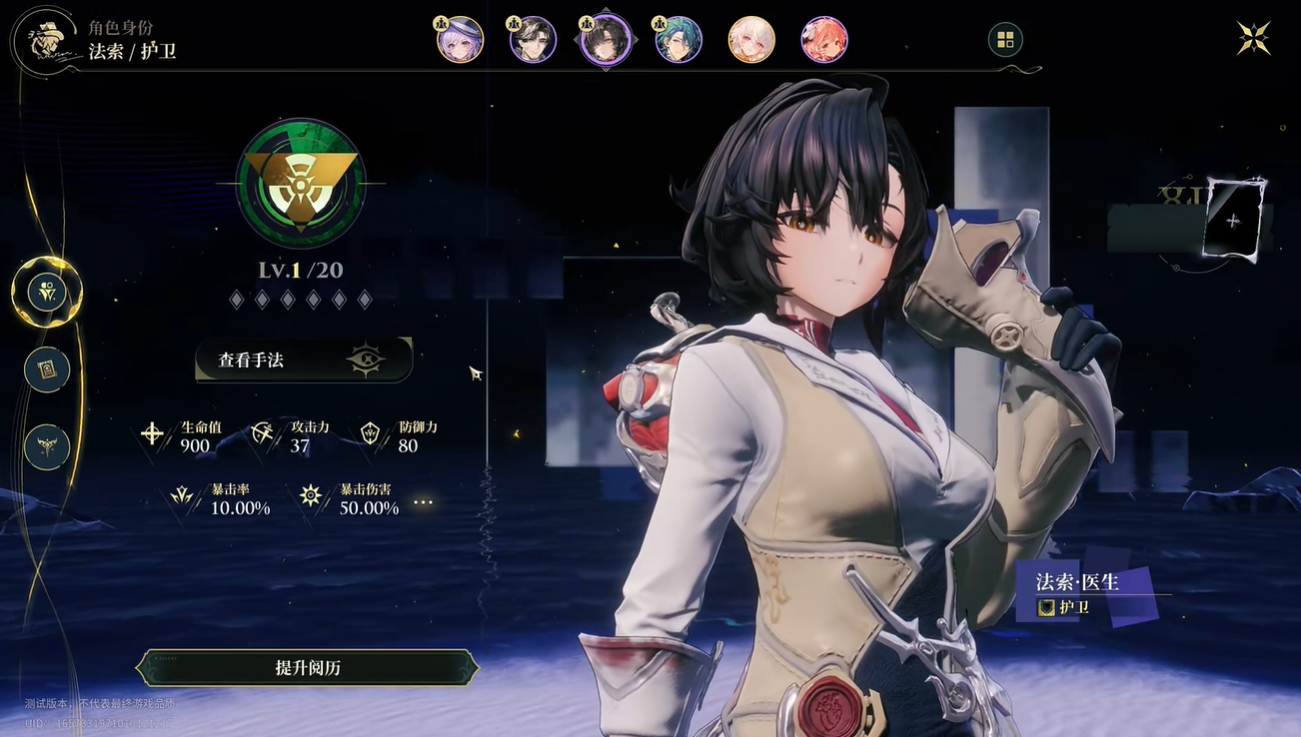Screen dimensions: 1301x737
Task: Click the 提升阅历 button
Action: click(307, 668)
